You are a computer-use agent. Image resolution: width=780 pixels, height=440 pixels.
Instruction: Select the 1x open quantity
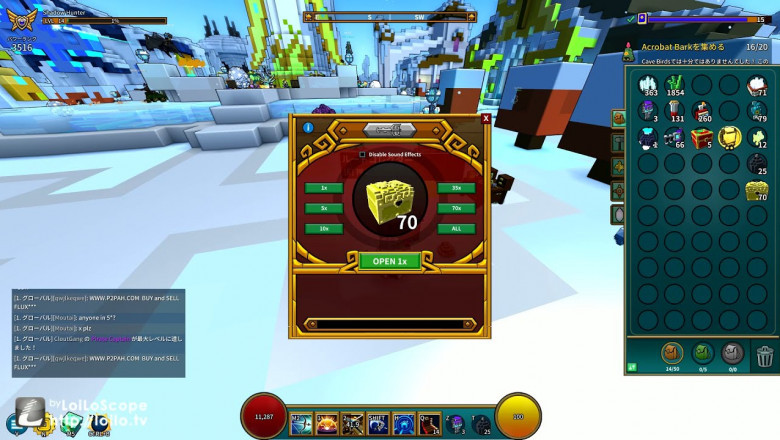324,188
